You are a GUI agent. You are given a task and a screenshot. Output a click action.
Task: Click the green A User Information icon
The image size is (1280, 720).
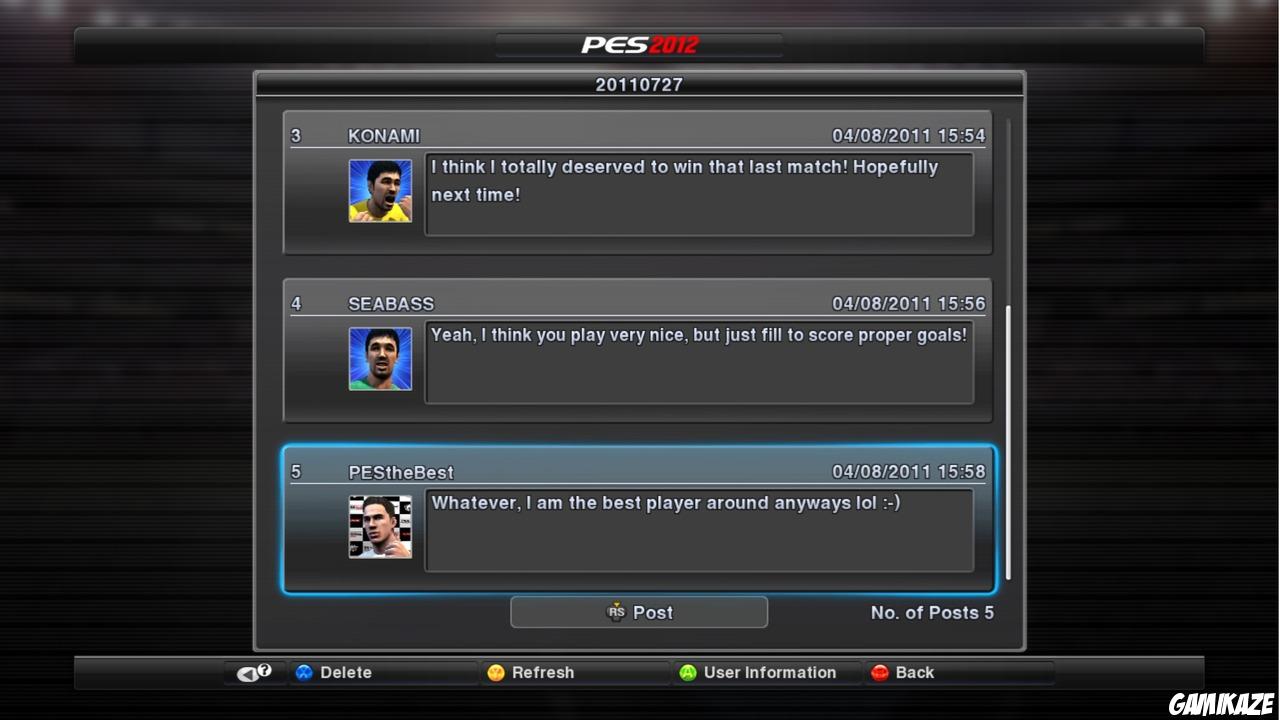pyautogui.click(x=687, y=672)
